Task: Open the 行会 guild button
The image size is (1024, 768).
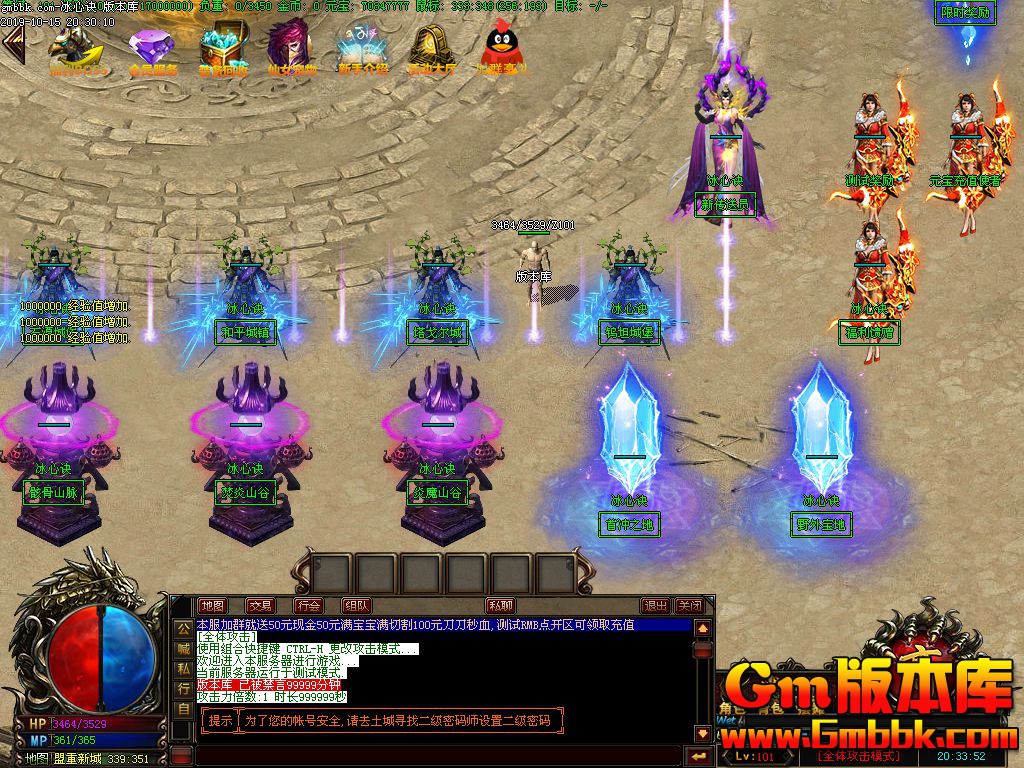Action: pos(308,605)
